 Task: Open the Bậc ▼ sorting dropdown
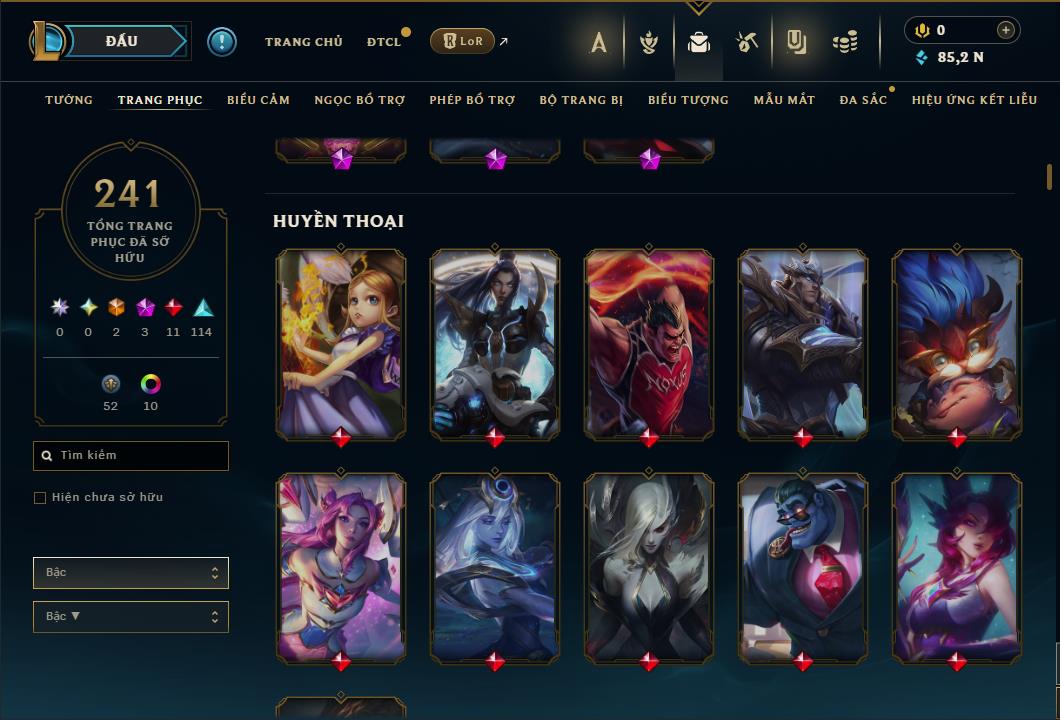click(x=131, y=617)
